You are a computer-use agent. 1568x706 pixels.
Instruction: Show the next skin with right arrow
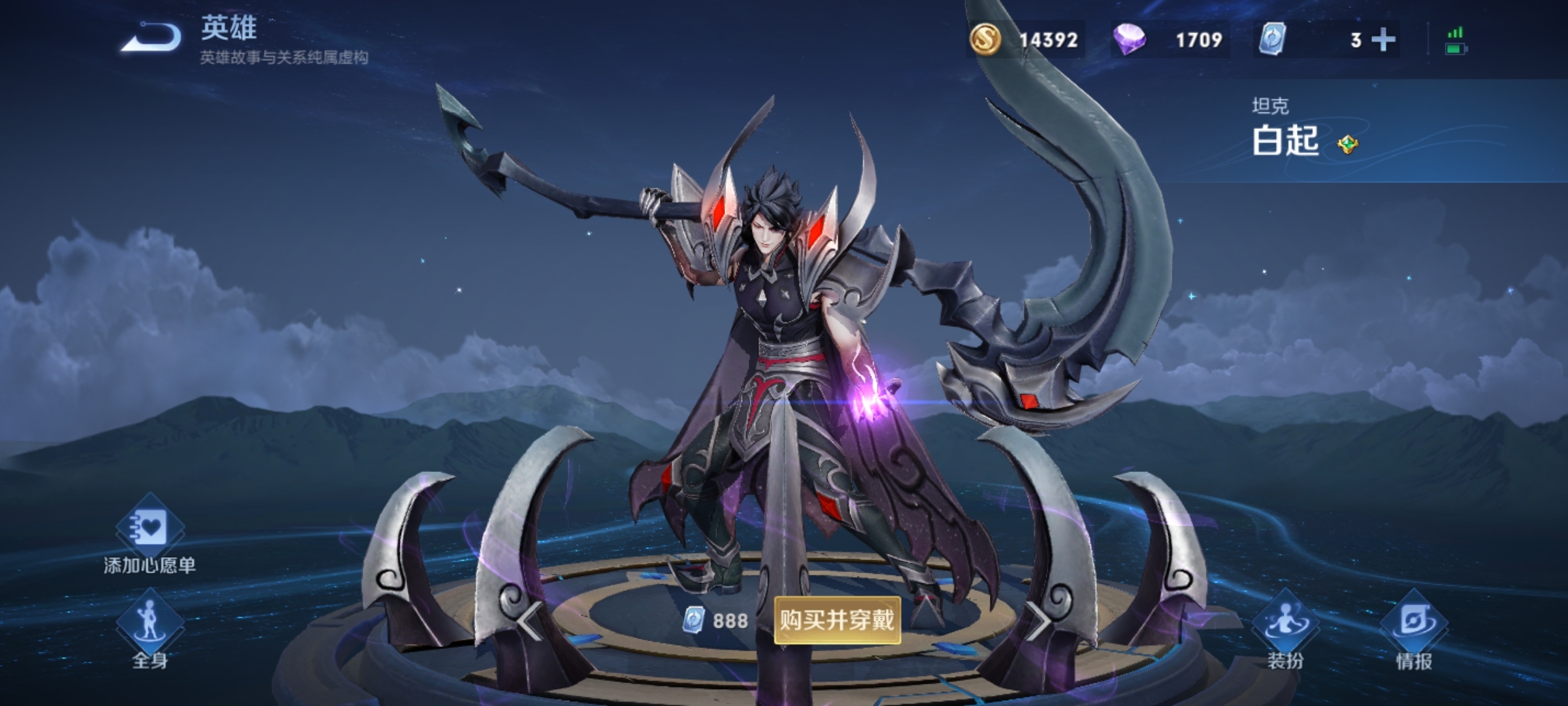pyautogui.click(x=1037, y=620)
